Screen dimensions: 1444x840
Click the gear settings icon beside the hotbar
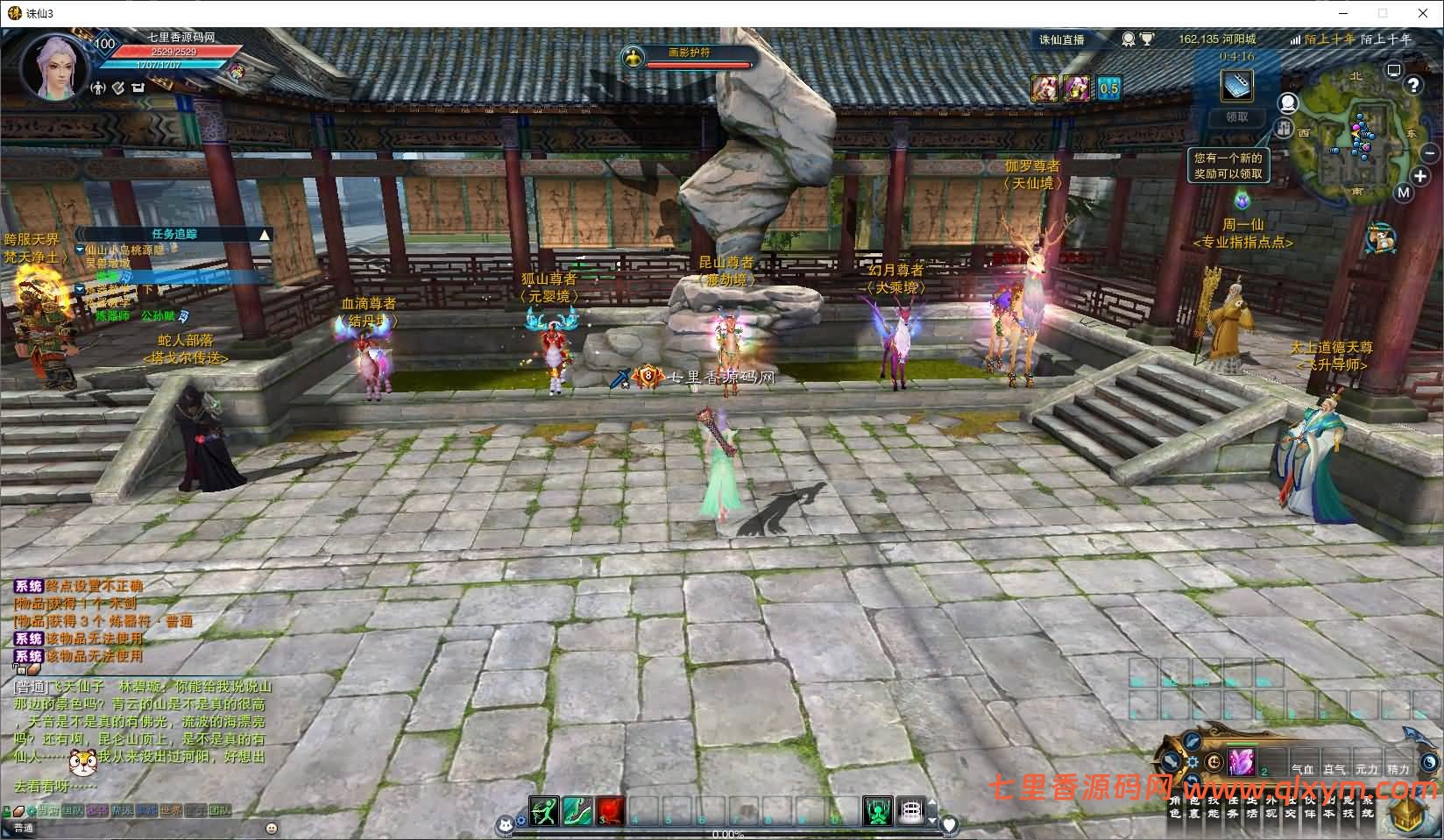click(520, 820)
